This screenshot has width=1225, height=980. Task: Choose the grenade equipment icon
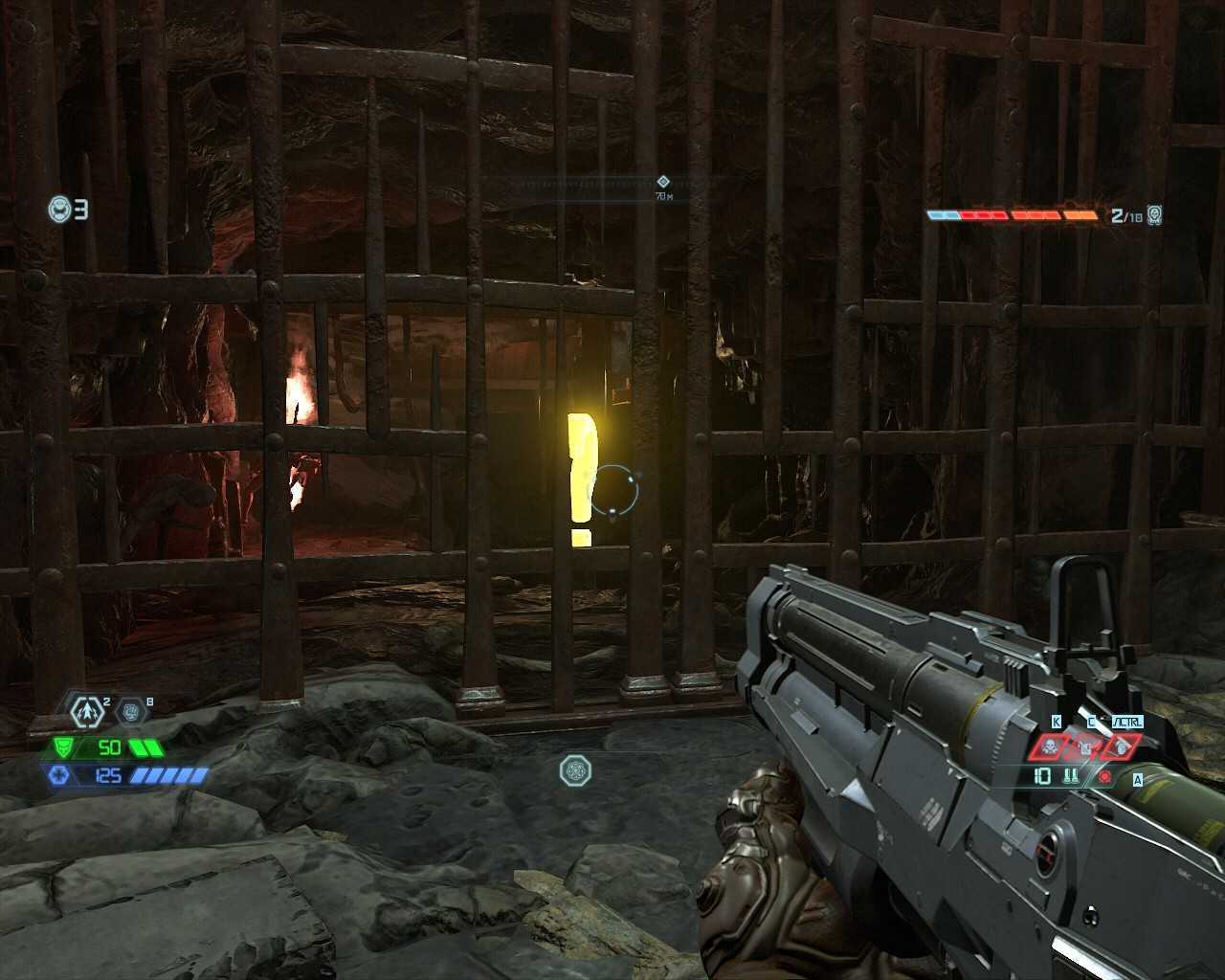pyautogui.click(x=1121, y=746)
